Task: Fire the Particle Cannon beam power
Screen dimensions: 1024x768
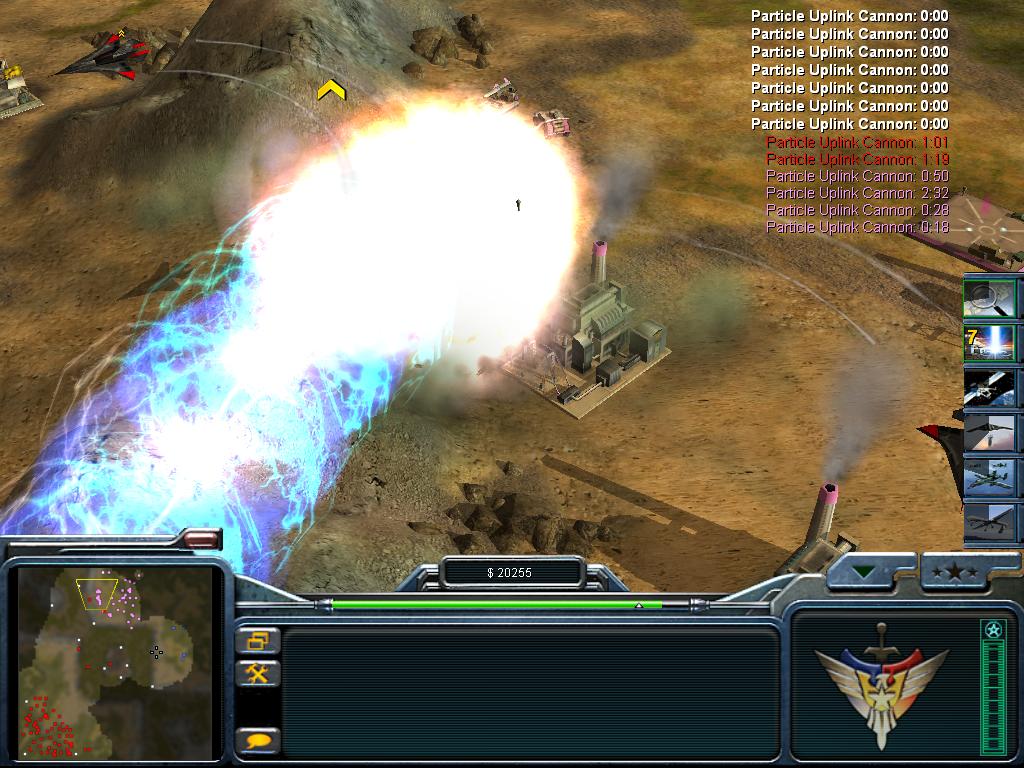Action: pyautogui.click(x=990, y=343)
